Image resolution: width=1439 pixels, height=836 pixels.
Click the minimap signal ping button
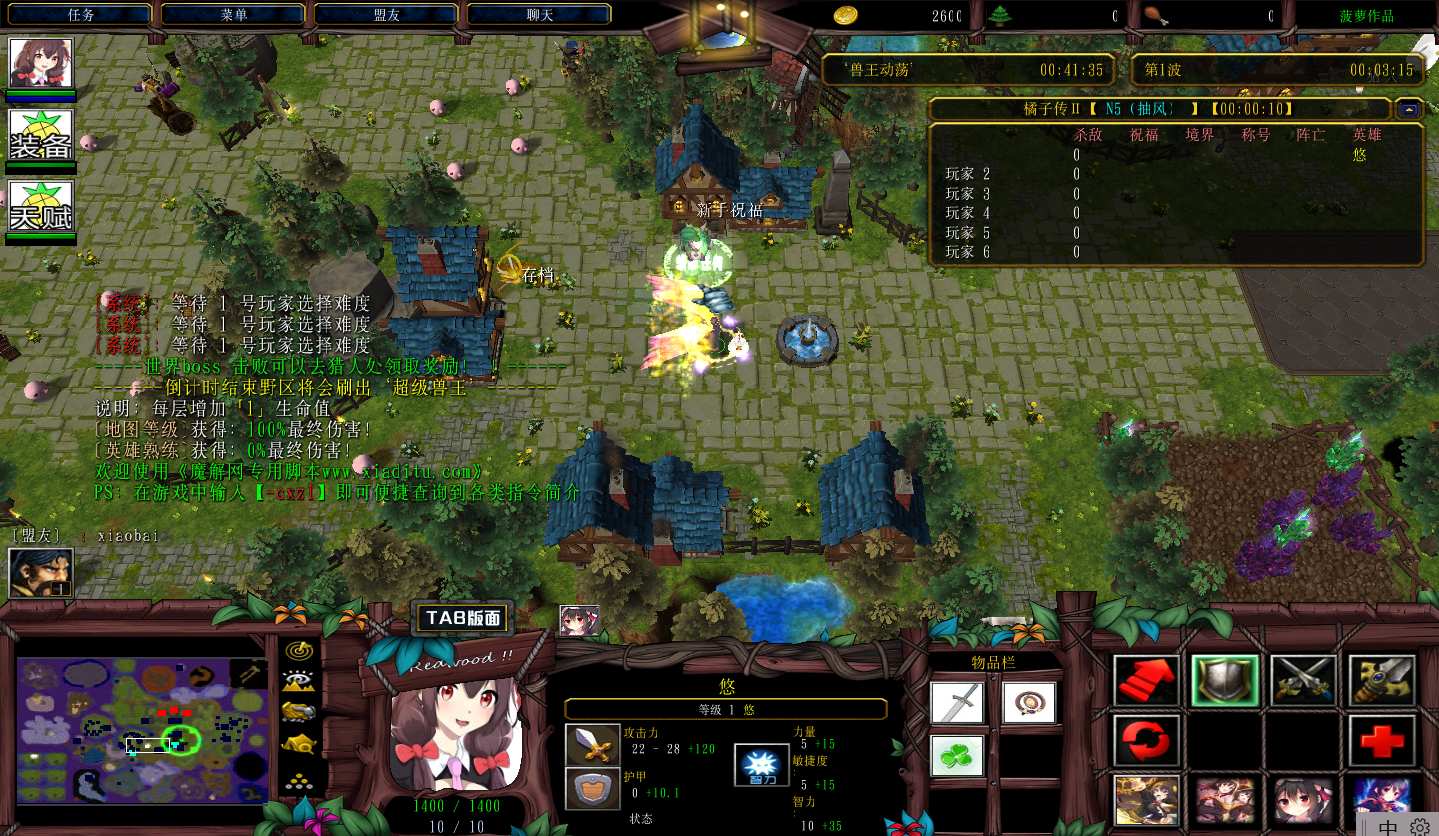click(298, 651)
